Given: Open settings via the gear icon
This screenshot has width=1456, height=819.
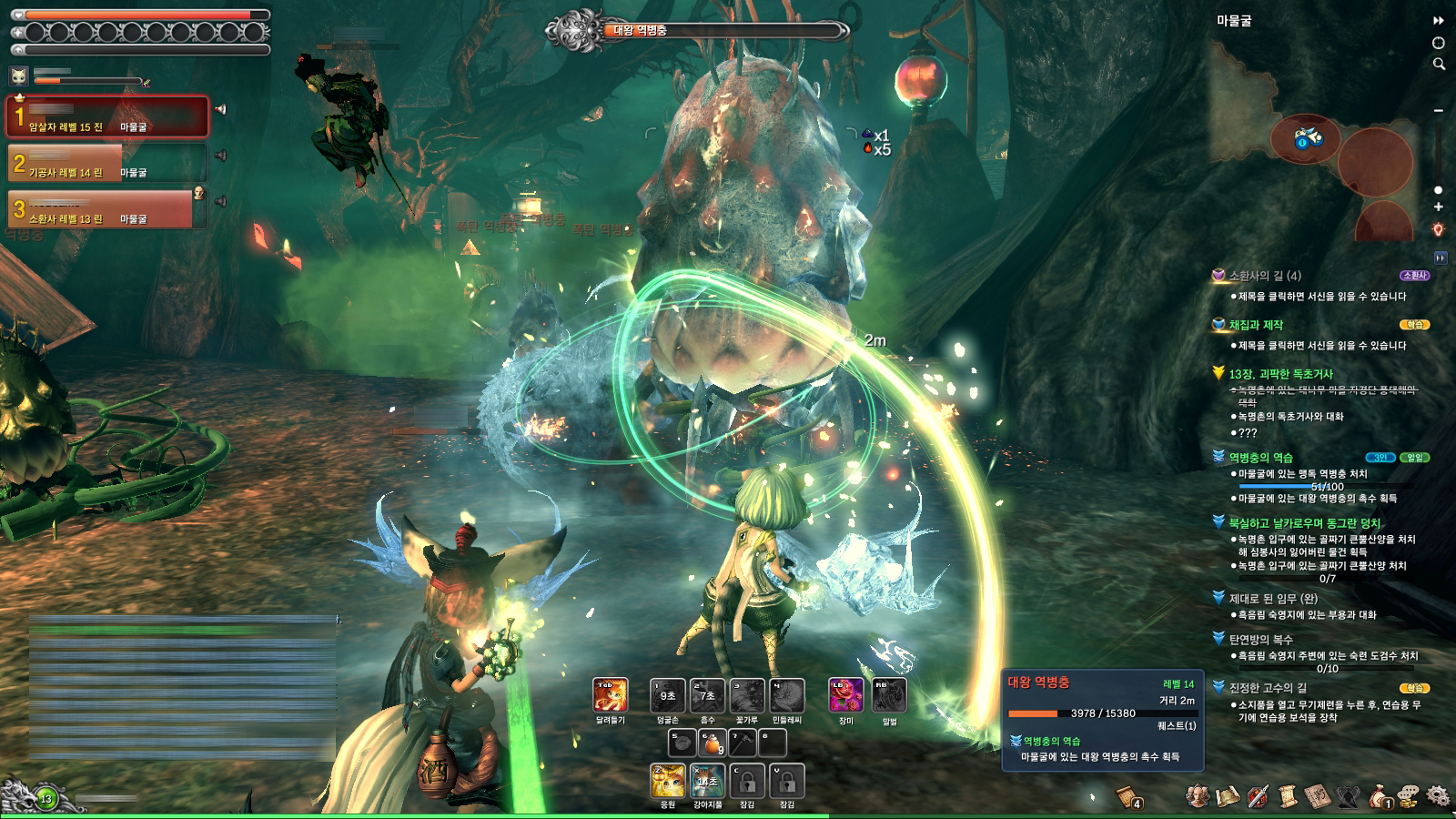Looking at the screenshot, I should pyautogui.click(x=1438, y=795).
